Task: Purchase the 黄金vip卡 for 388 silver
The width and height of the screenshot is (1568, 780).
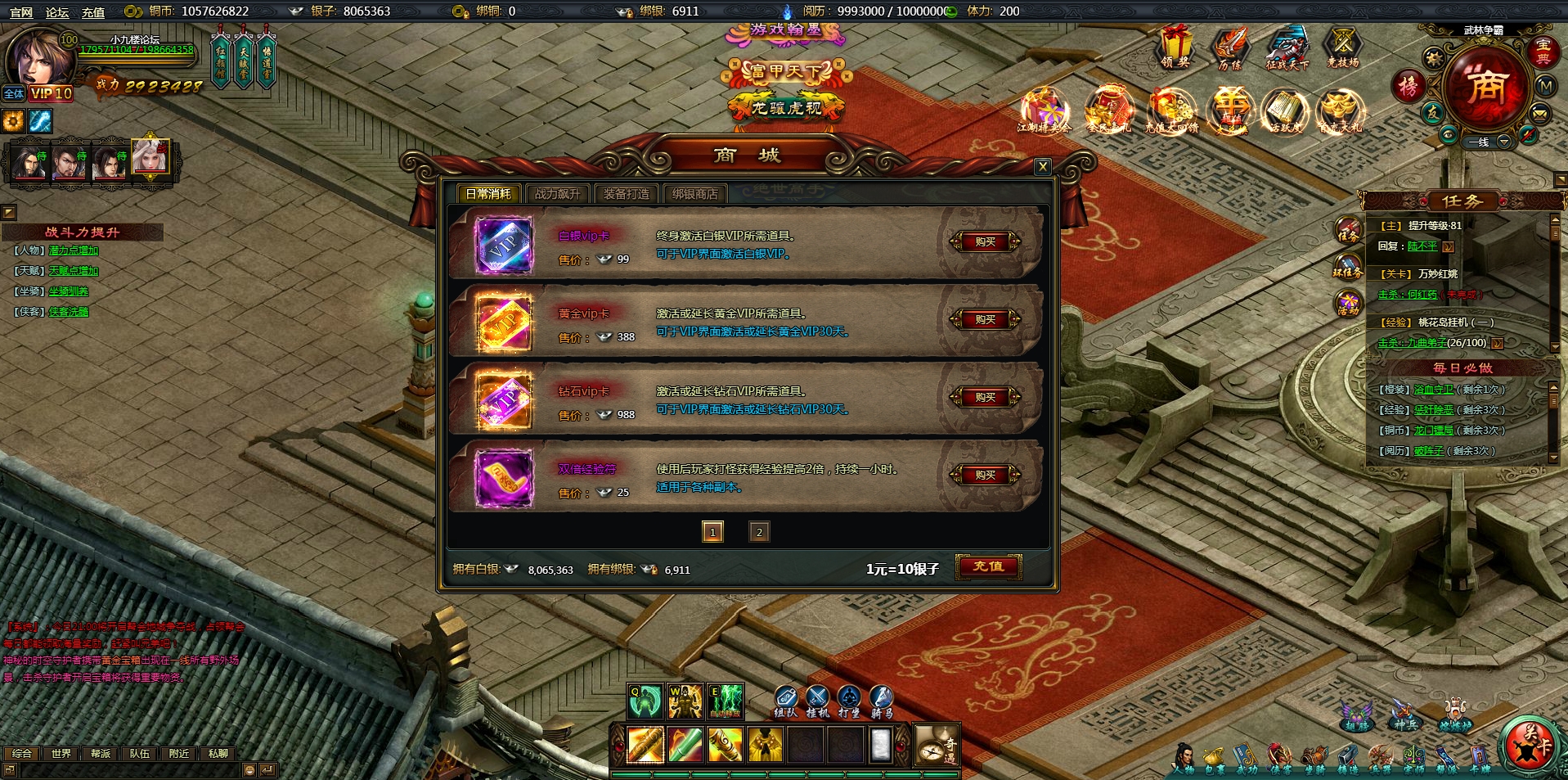Action: click(x=985, y=319)
